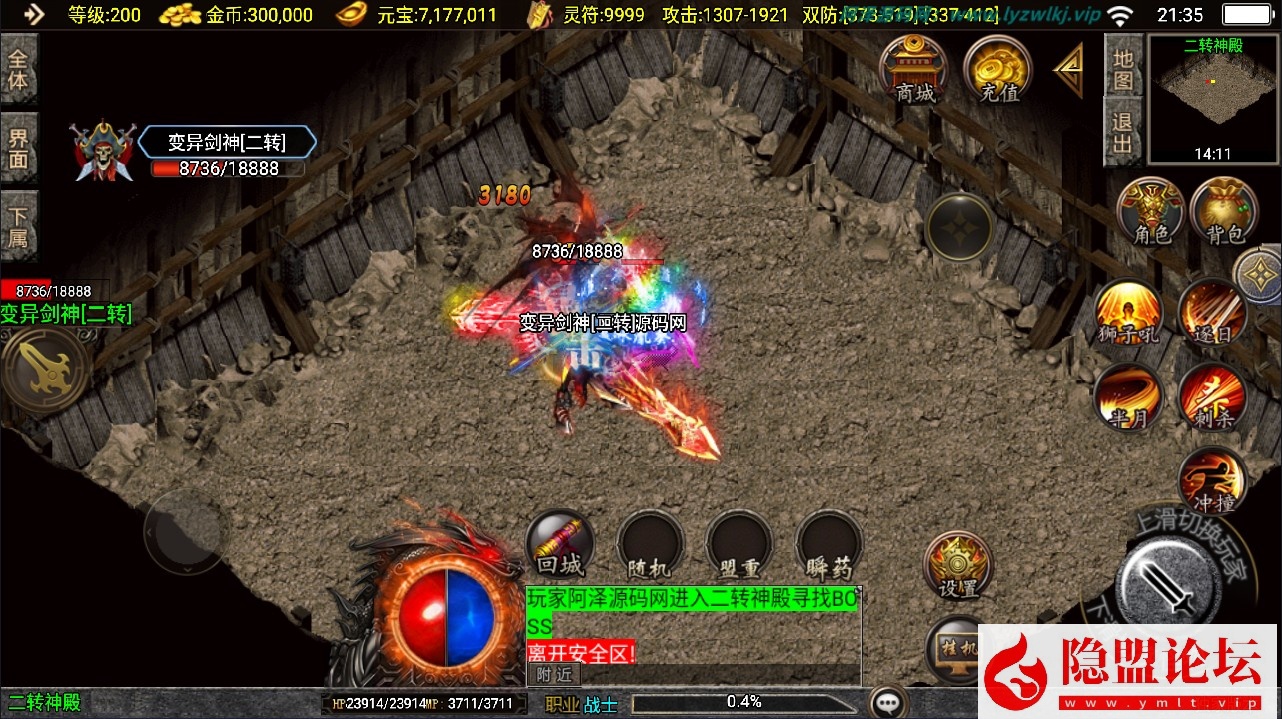Open the 地图 map panel

[x=1123, y=67]
